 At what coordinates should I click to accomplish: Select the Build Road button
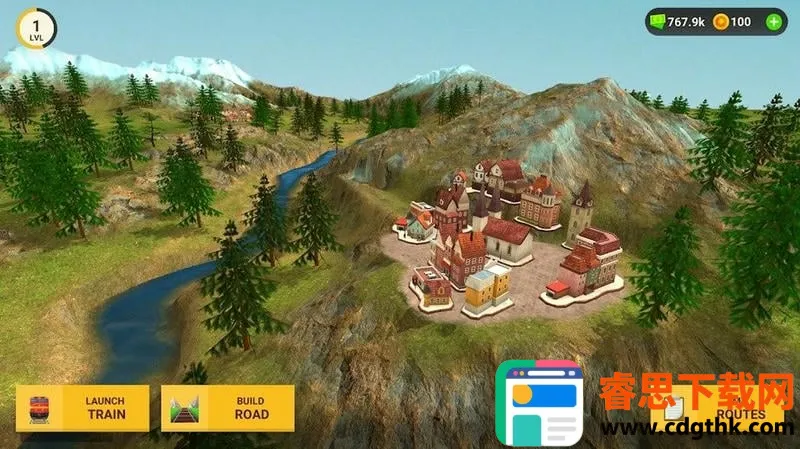coord(228,408)
